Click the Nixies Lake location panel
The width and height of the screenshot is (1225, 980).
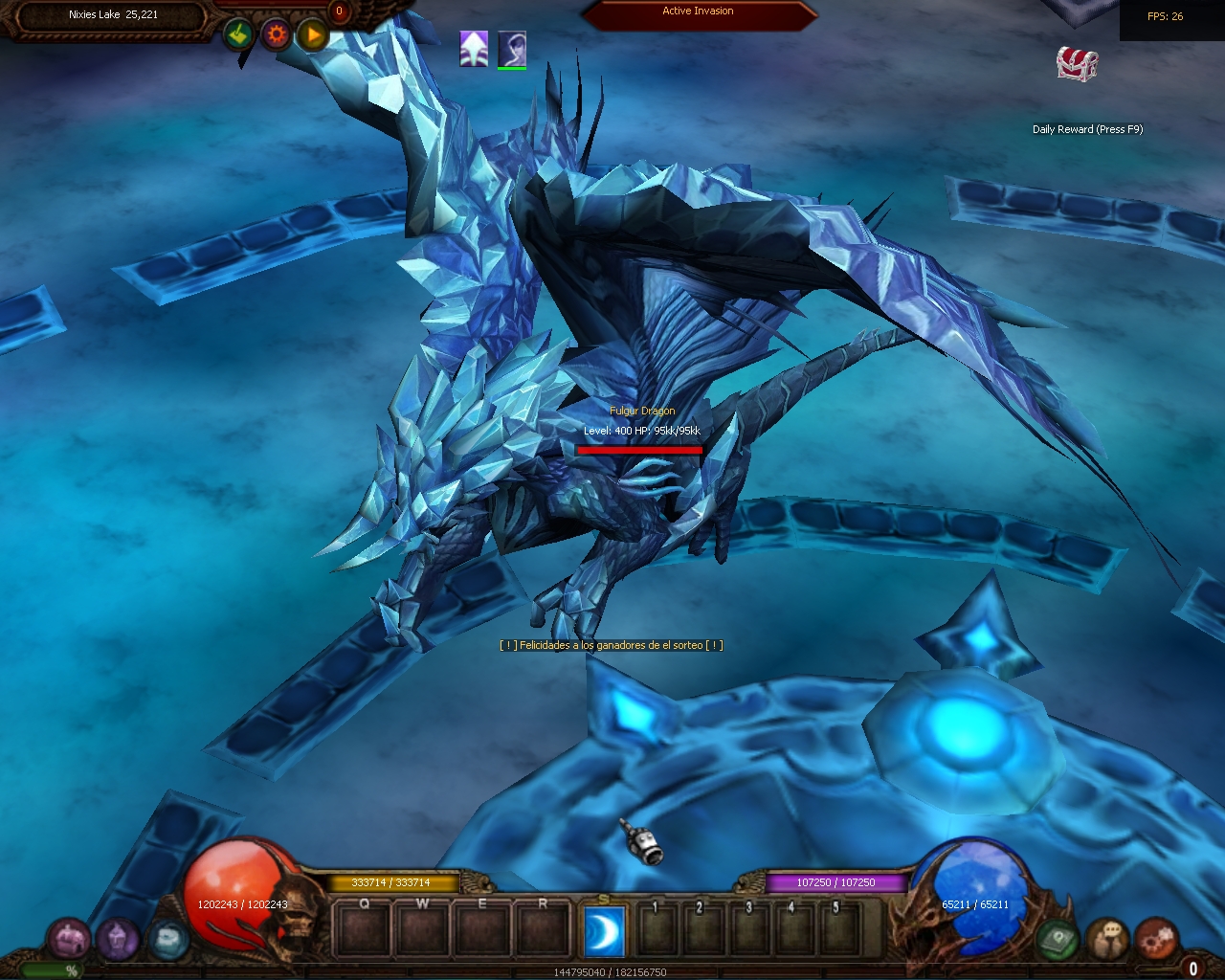point(113,15)
